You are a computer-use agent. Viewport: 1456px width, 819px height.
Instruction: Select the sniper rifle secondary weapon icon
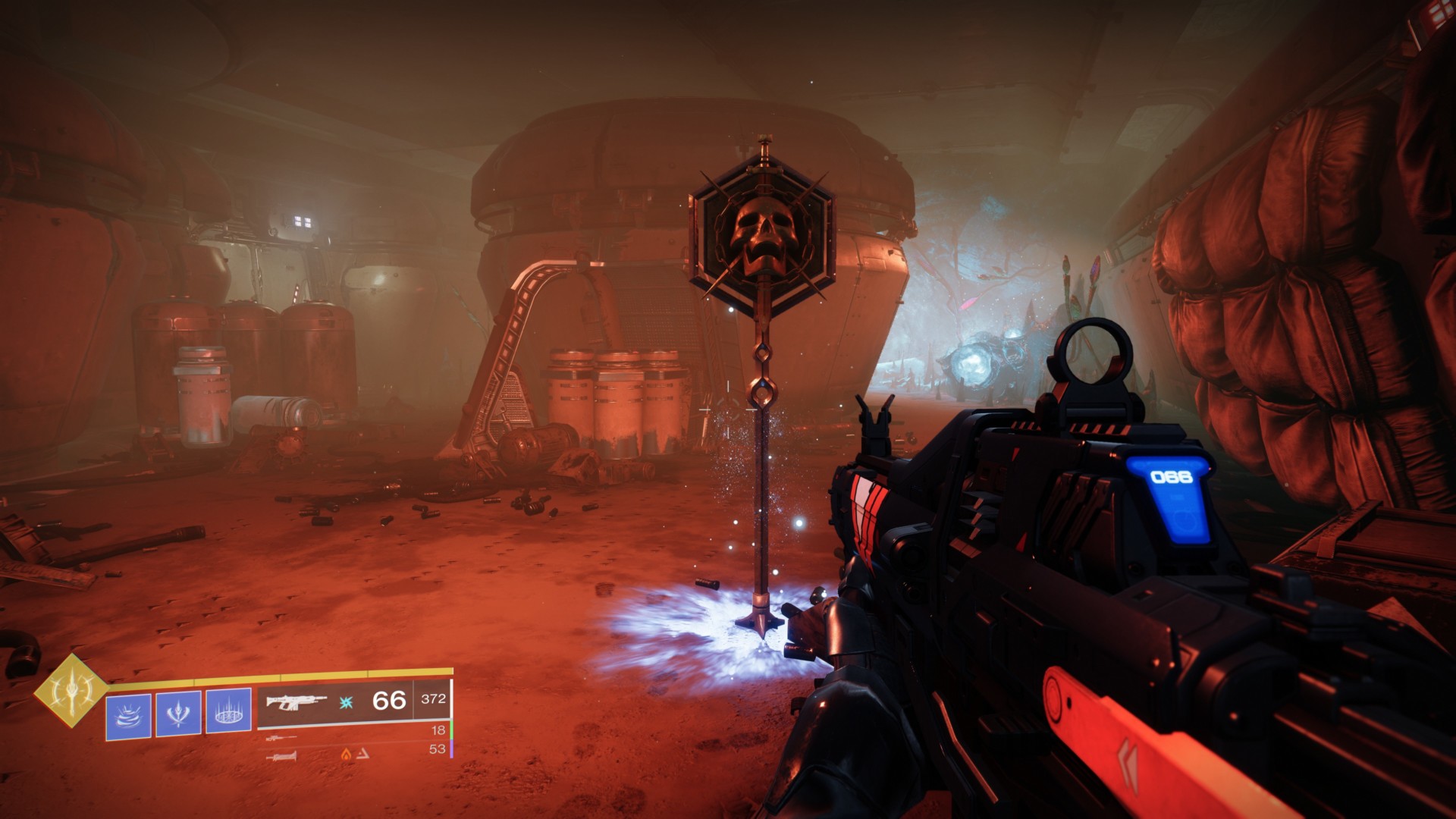(x=280, y=739)
